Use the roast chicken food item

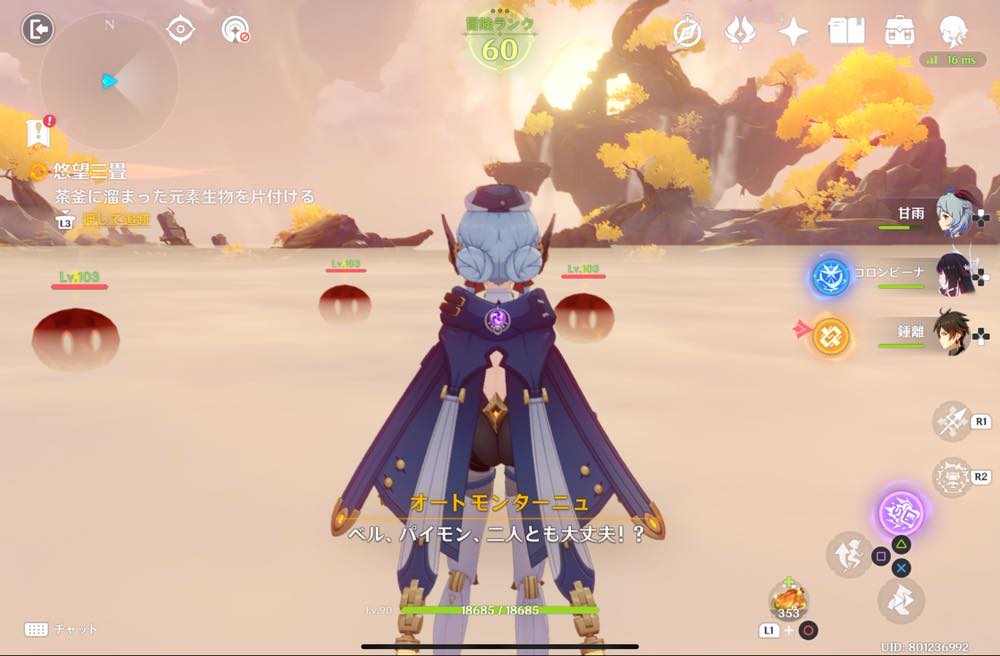(x=788, y=600)
